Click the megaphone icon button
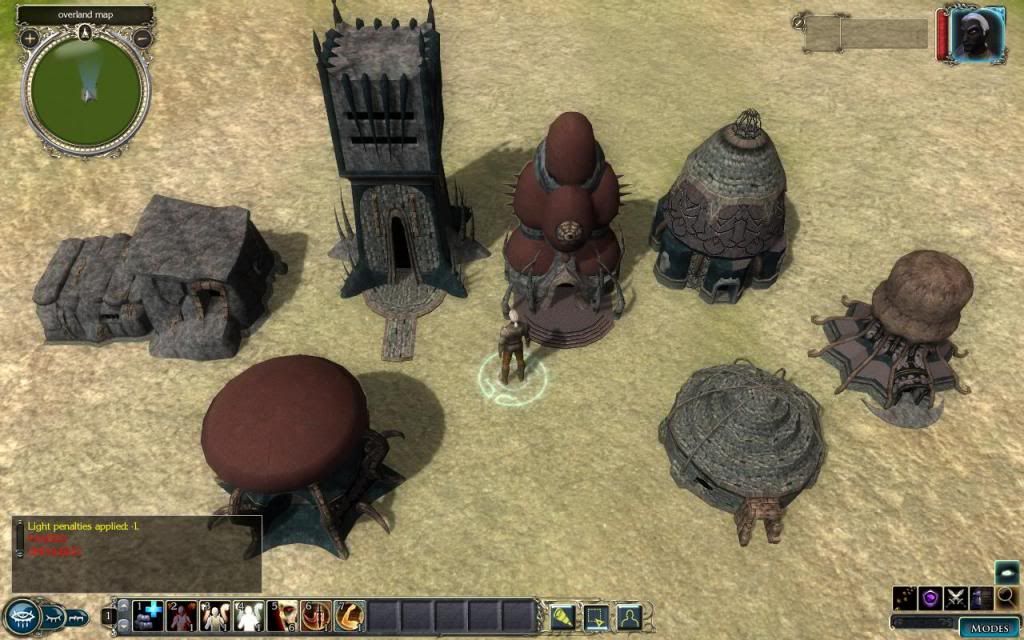This screenshot has height=640, width=1024. 561,616
